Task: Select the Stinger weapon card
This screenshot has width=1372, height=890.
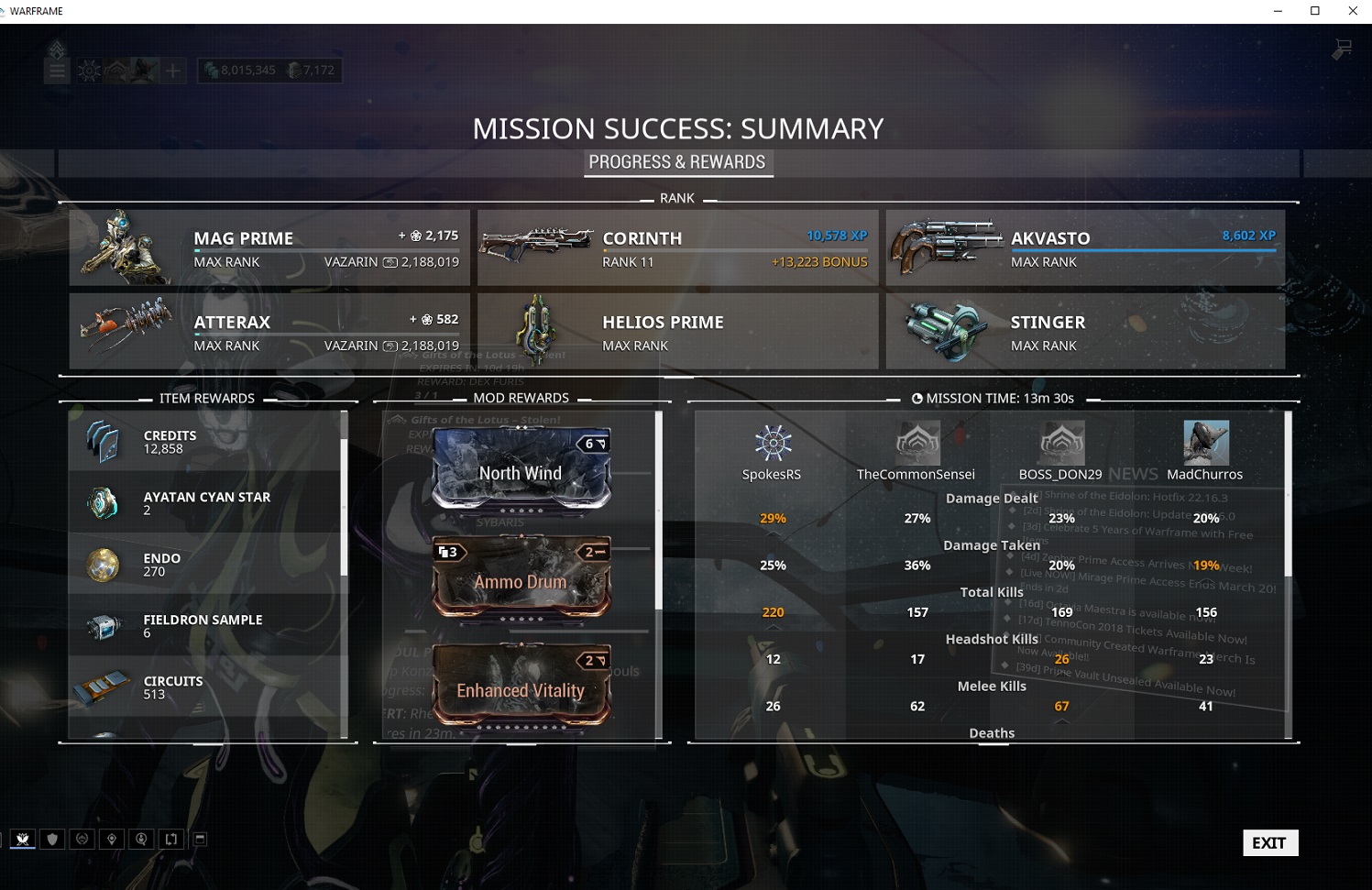Action: (1085, 331)
